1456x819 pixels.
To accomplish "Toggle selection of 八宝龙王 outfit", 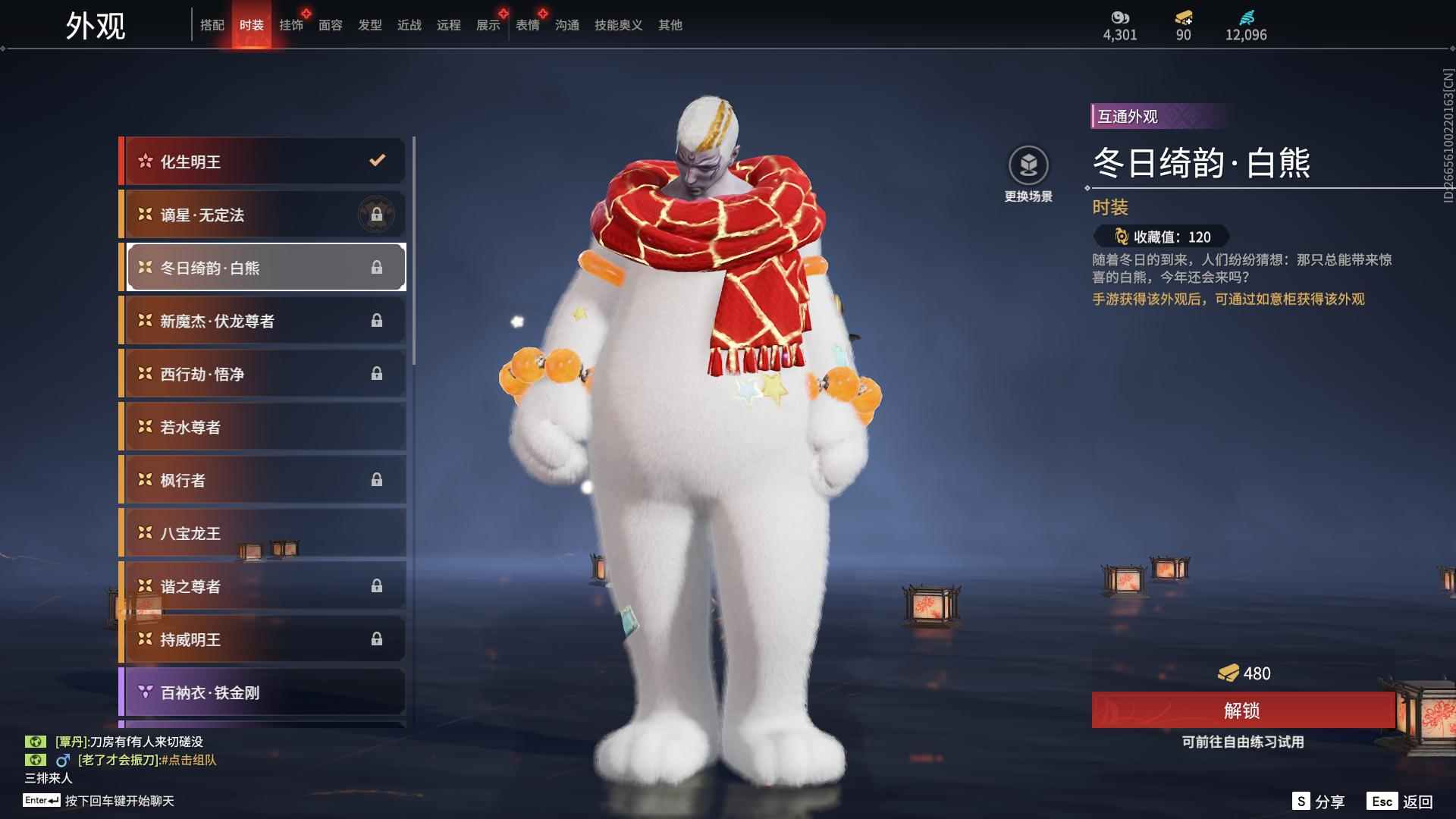I will click(x=262, y=533).
